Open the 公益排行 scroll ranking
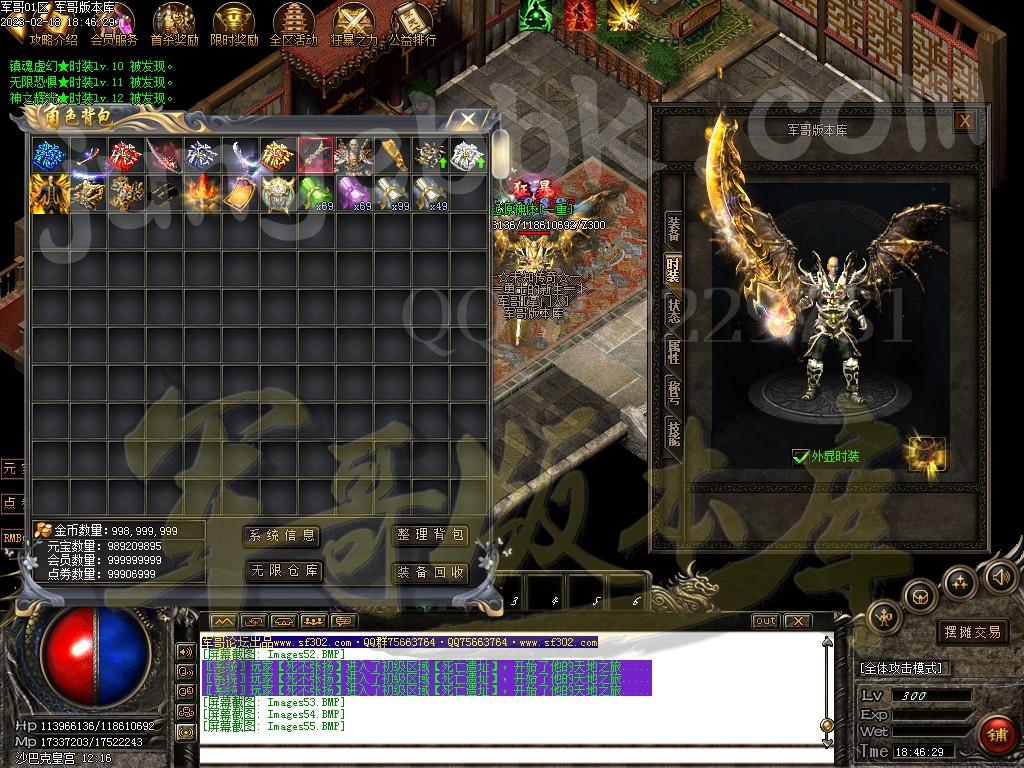1024x768 pixels. pyautogui.click(x=411, y=24)
